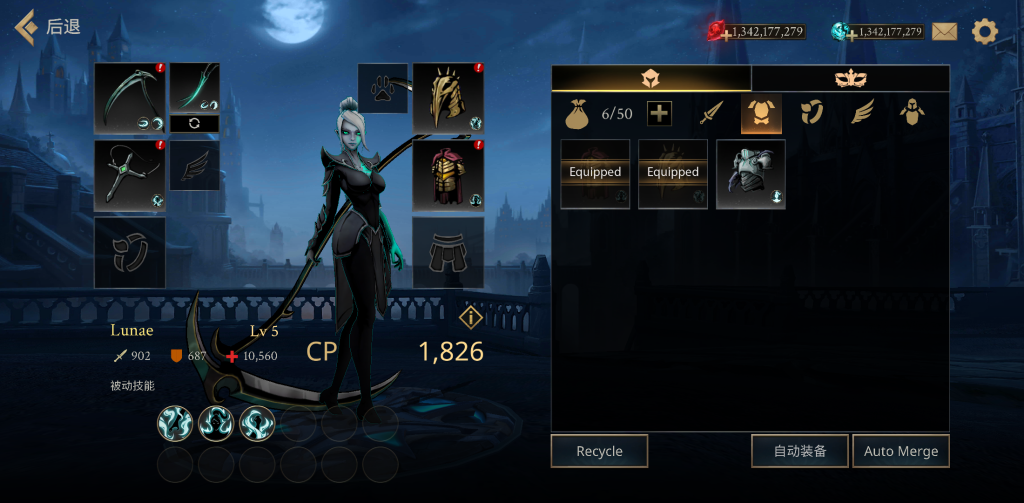Expand bag capacity with the plus button

click(x=659, y=114)
